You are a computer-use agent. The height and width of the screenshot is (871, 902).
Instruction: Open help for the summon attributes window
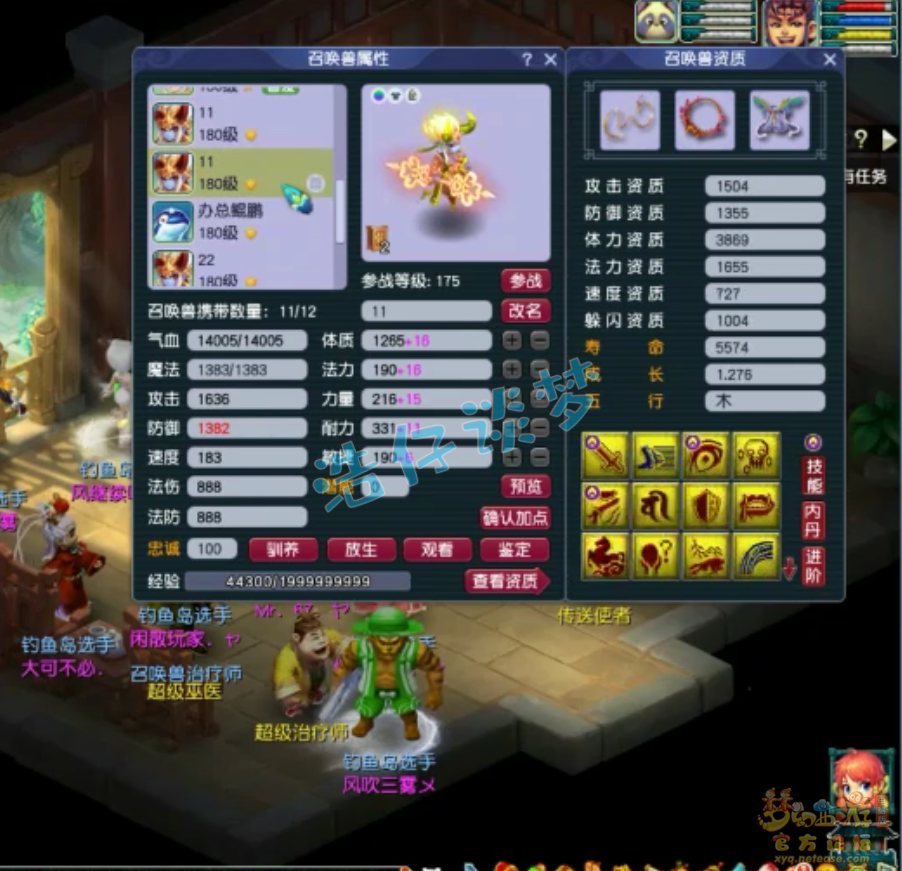tap(527, 60)
